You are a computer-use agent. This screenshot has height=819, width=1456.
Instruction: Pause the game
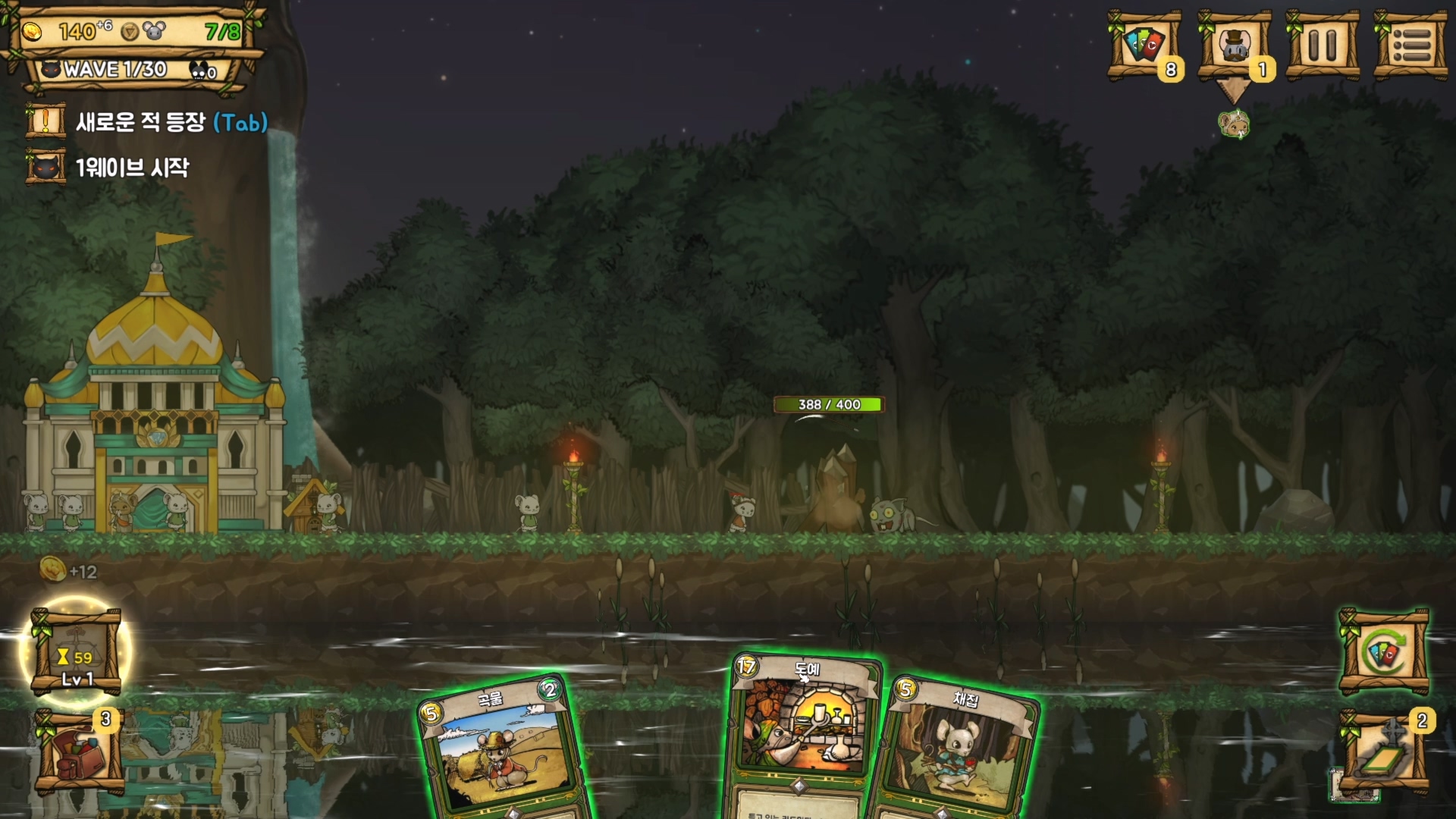tap(1323, 45)
